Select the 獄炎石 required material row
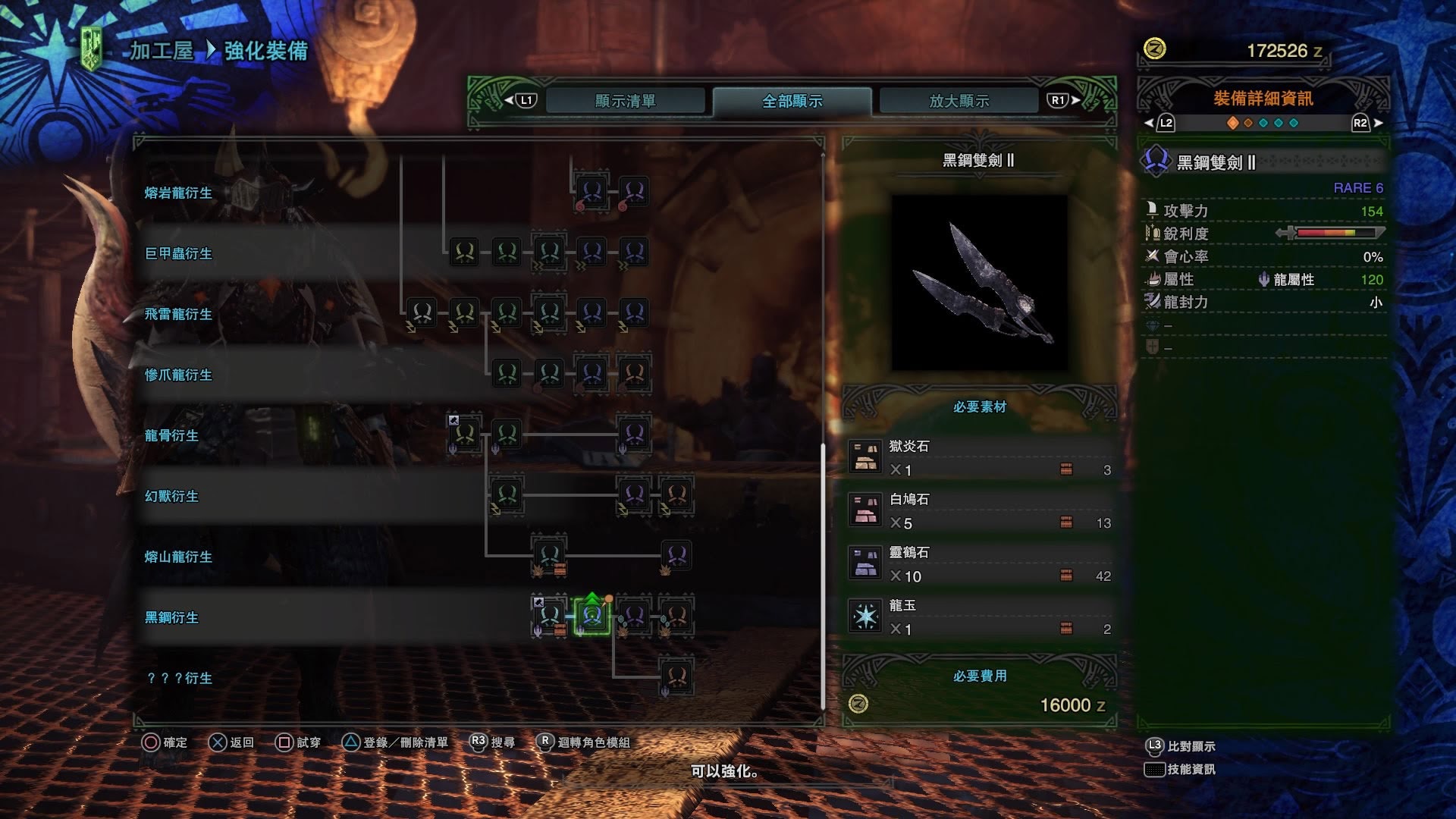This screenshot has width=1456, height=819. click(x=979, y=458)
